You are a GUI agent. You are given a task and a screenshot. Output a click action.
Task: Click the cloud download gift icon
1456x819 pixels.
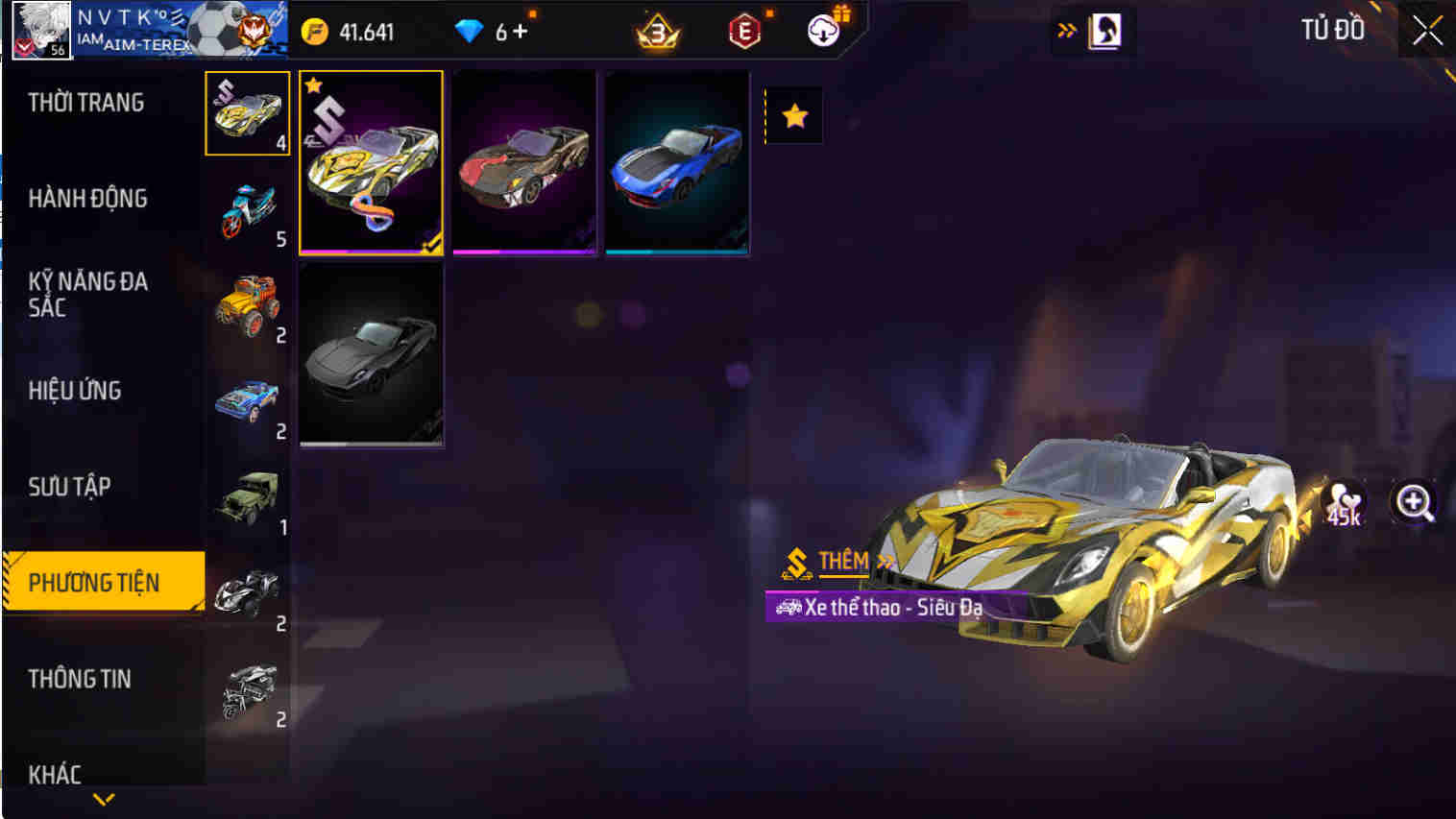tap(821, 30)
